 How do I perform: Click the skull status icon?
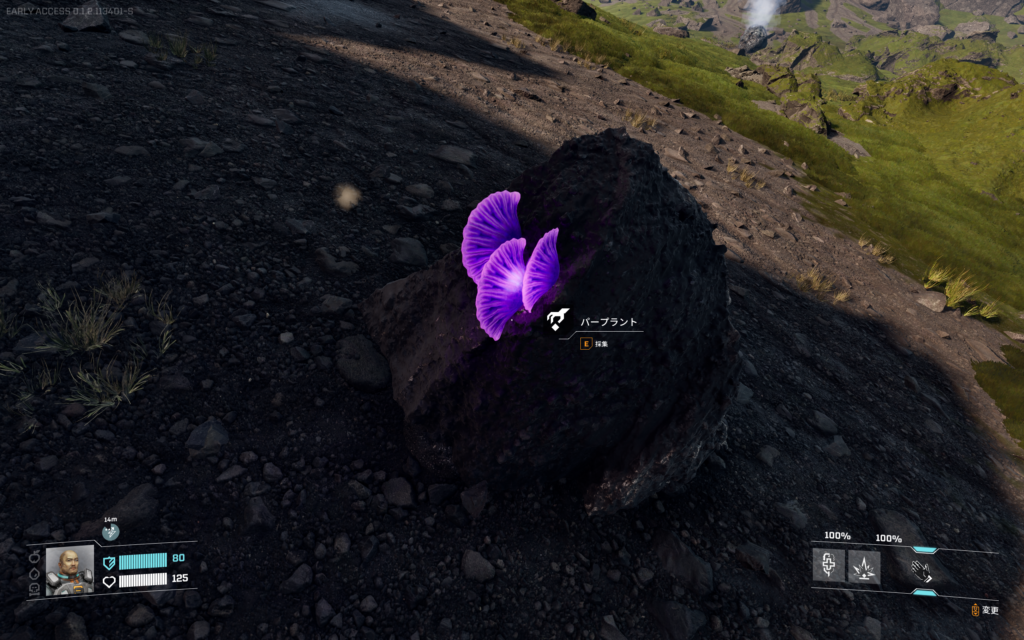[35, 591]
